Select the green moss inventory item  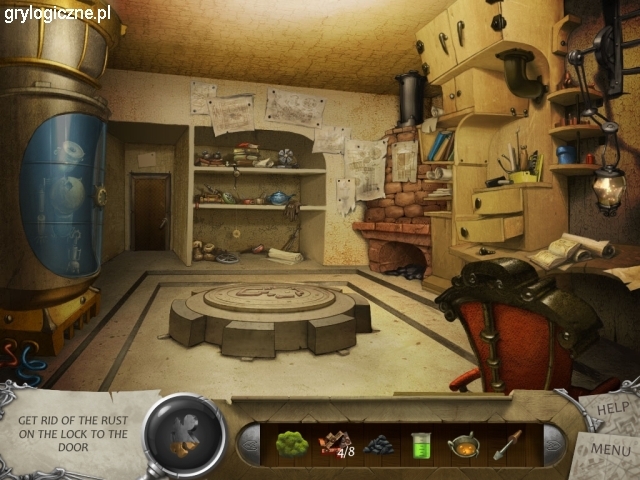tap(291, 445)
